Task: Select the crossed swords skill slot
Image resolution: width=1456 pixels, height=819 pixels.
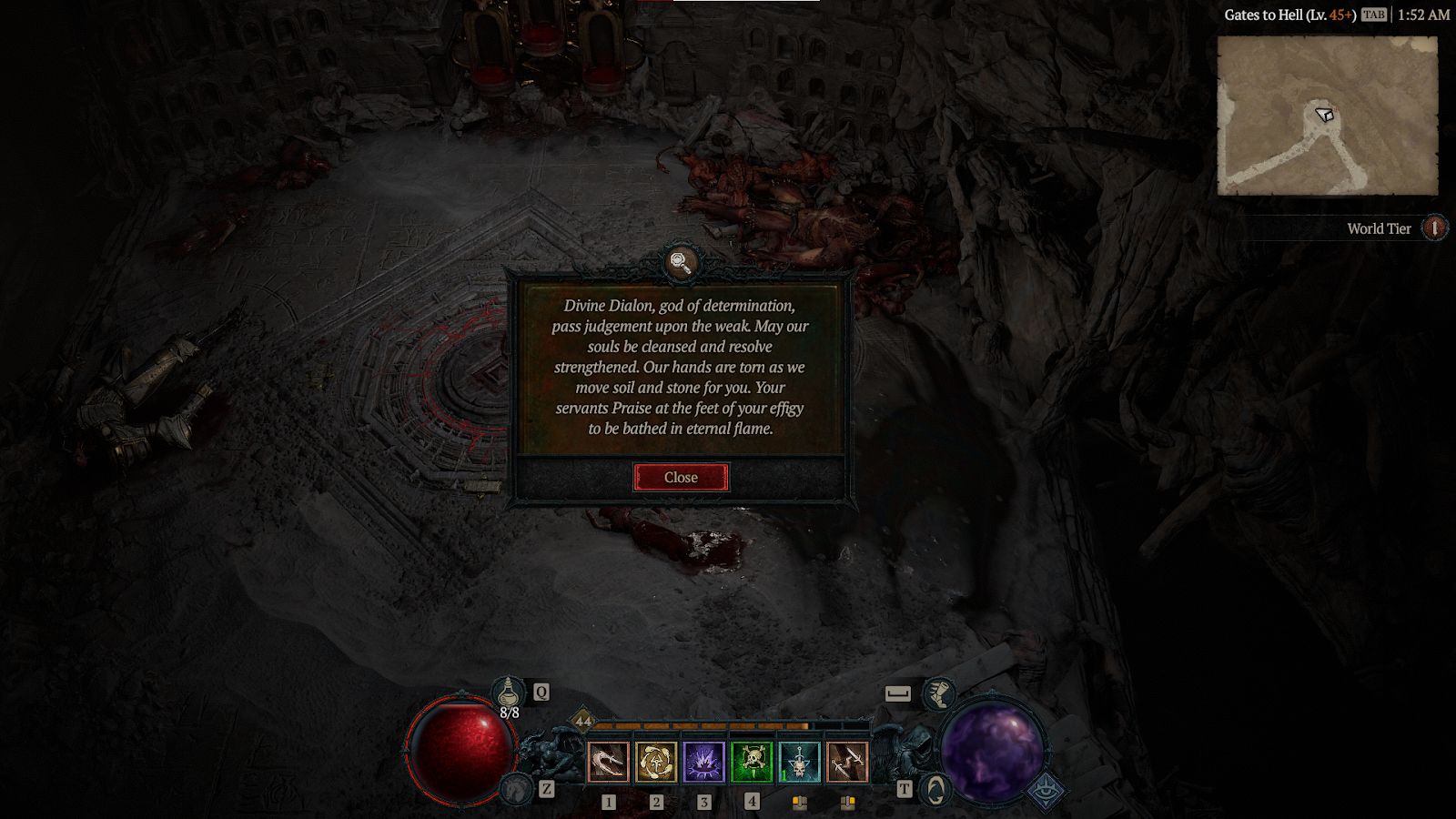Action: 847,762
